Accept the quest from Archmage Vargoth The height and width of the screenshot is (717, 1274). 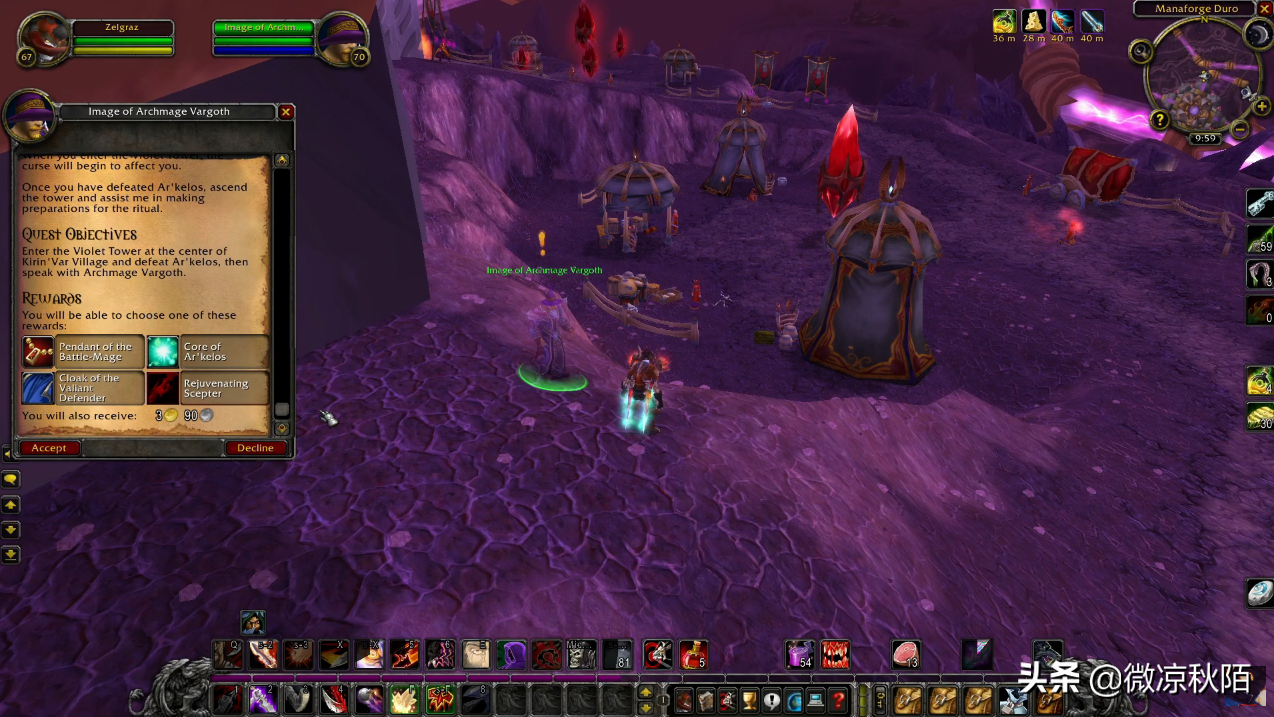(x=49, y=448)
